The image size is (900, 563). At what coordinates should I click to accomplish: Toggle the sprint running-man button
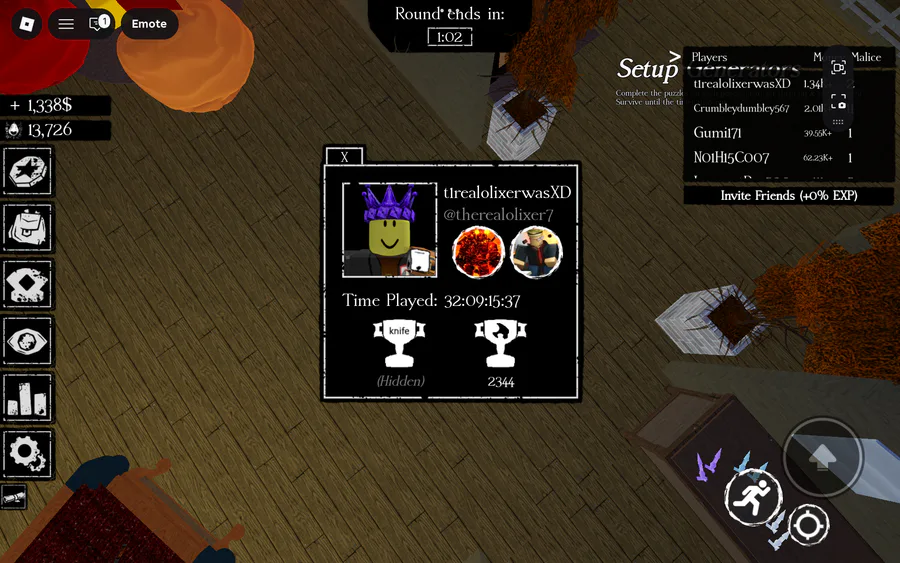(753, 497)
